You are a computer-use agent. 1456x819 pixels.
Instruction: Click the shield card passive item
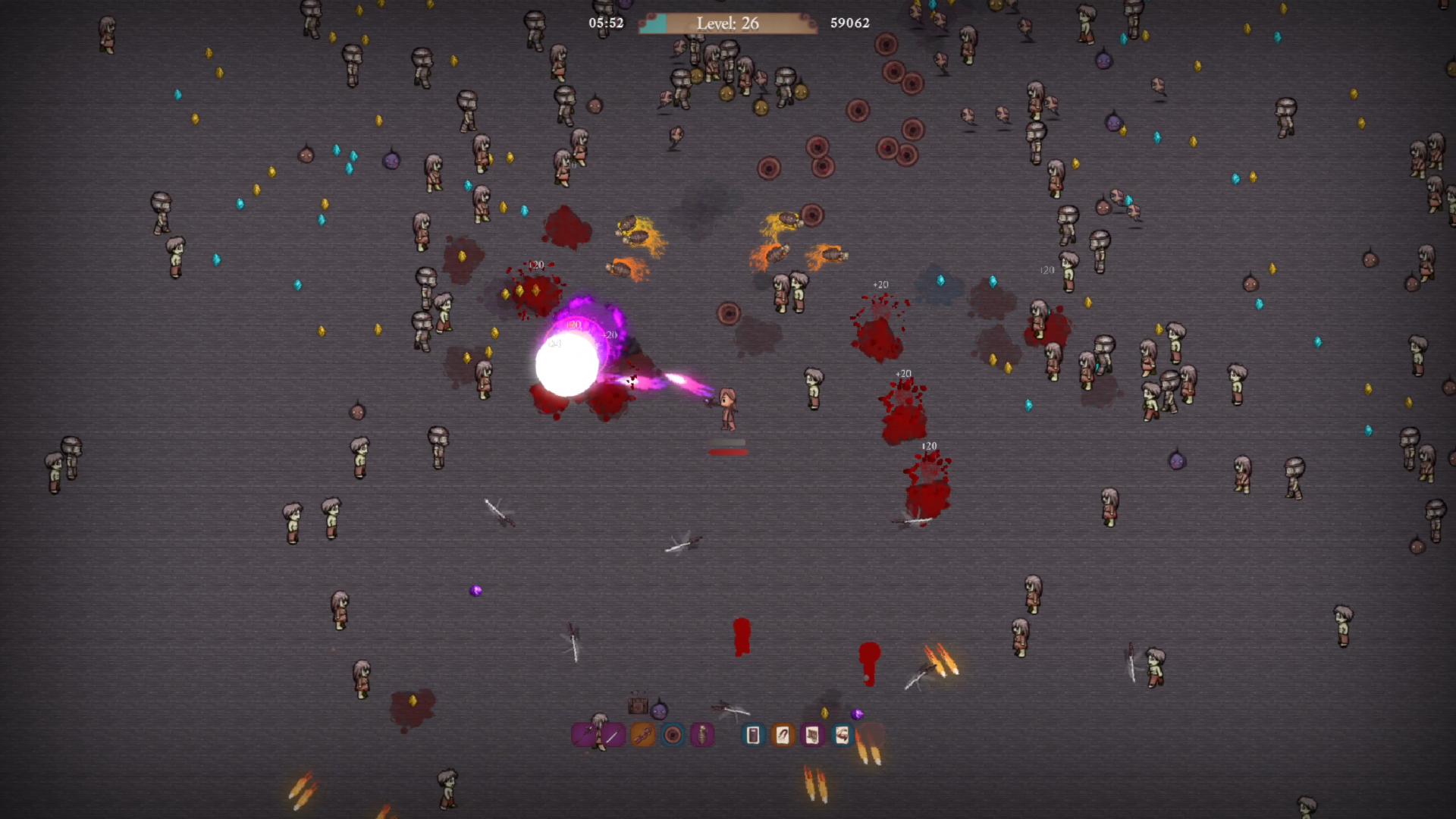pyautogui.click(x=753, y=735)
